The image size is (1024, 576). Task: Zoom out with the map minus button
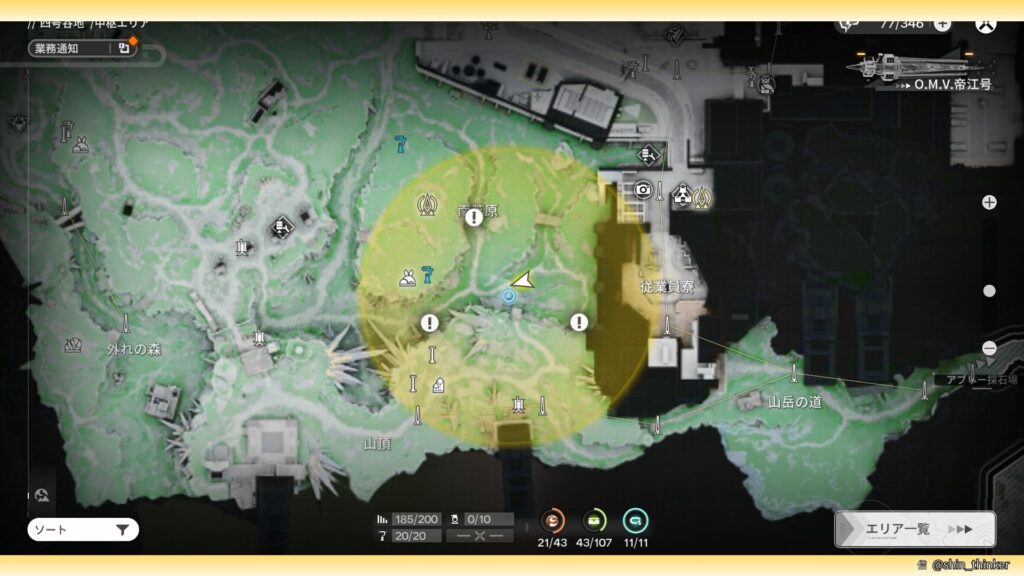click(989, 348)
